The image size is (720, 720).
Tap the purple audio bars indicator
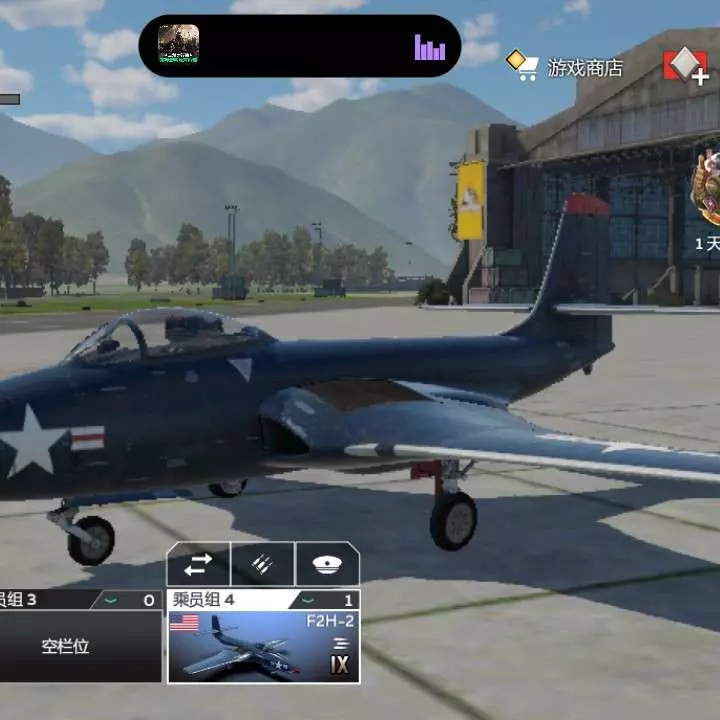[430, 47]
